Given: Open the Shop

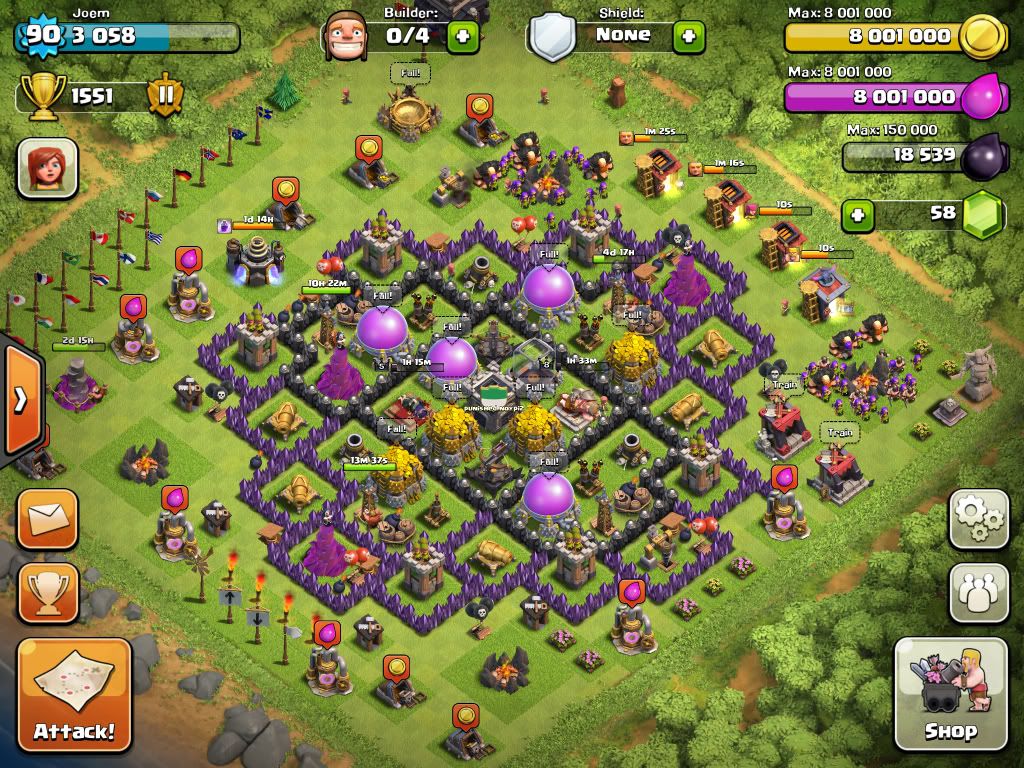Looking at the screenshot, I should click(x=950, y=693).
